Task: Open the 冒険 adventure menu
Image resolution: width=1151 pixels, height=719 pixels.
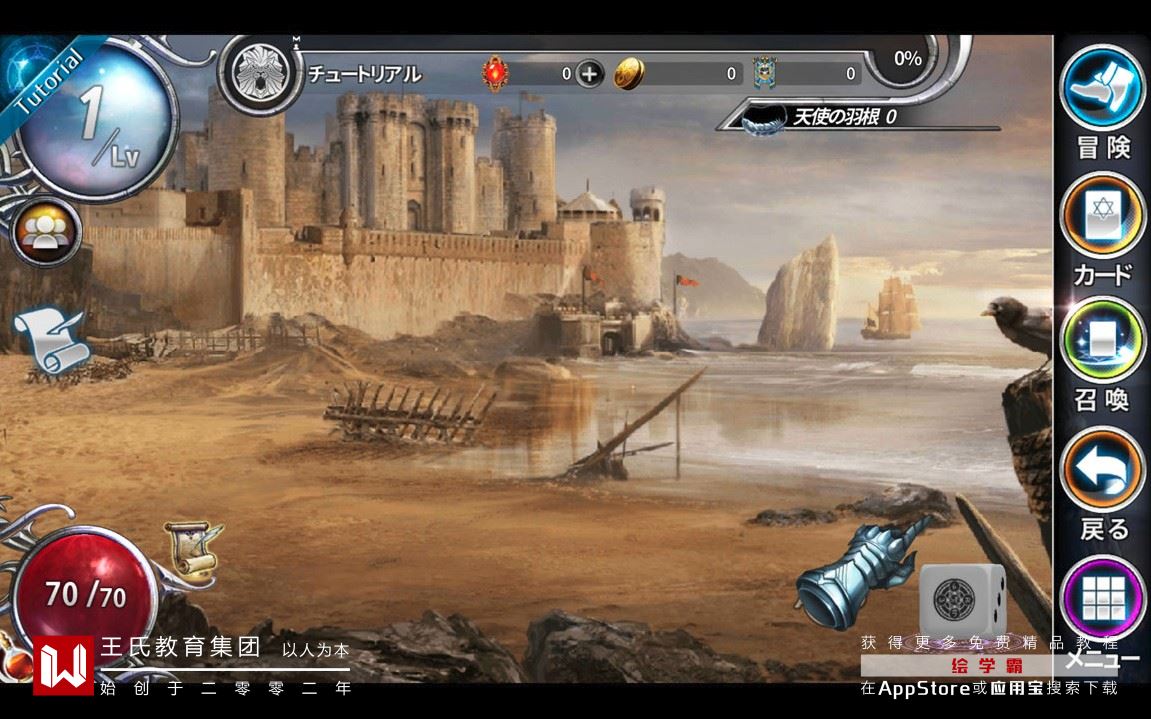Action: 1102,87
